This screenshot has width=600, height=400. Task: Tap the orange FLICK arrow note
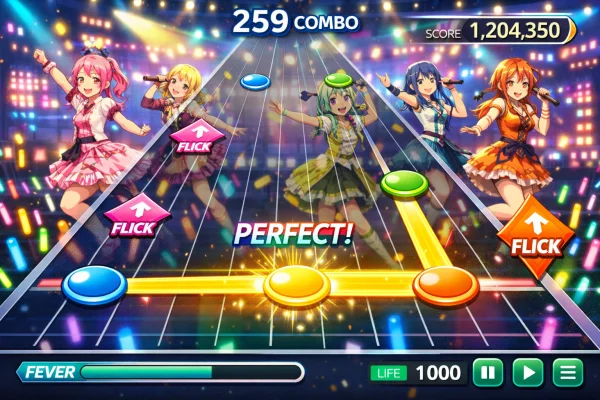[x=535, y=238]
